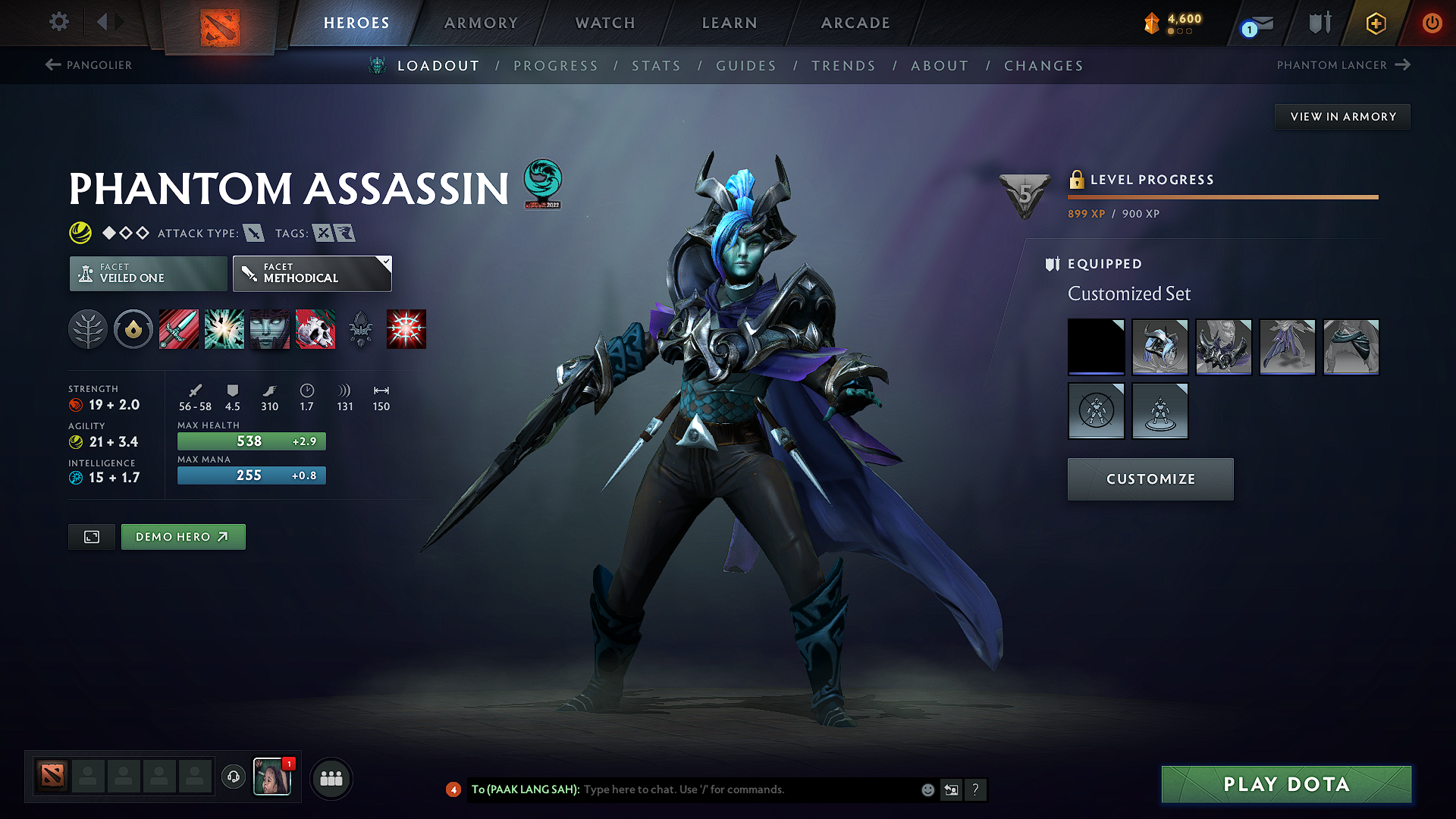Click the smiley emoticon in the chat bar
The width and height of the screenshot is (1456, 819).
click(x=927, y=789)
